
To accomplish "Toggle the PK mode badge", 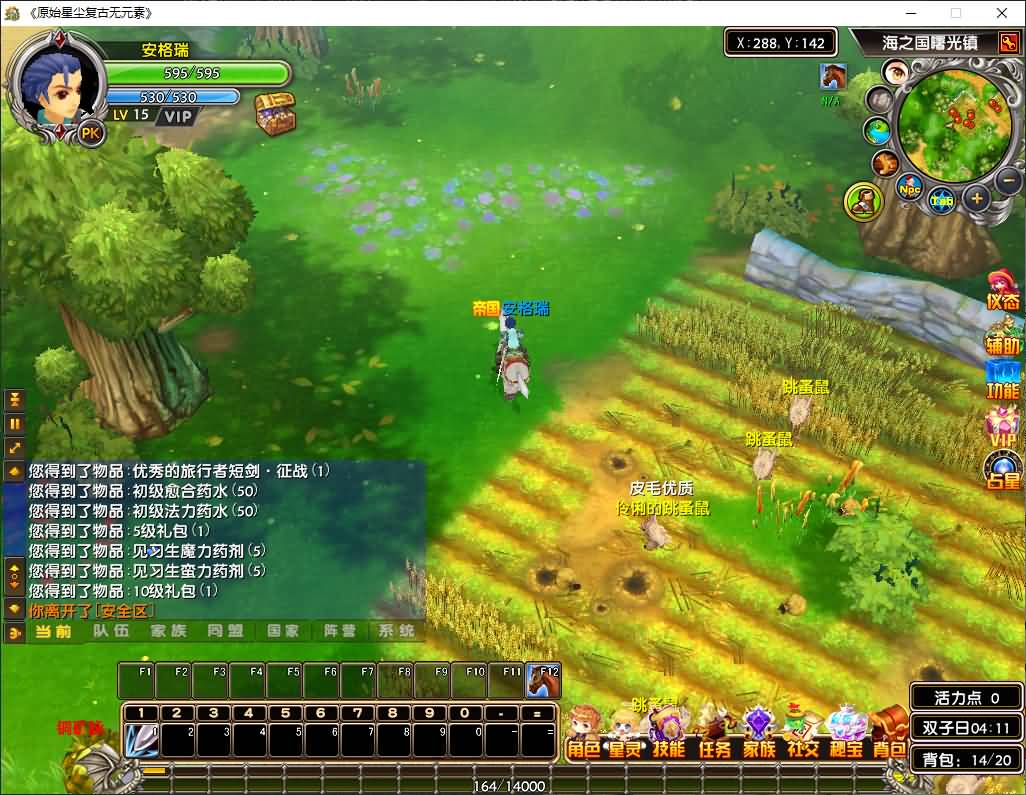I will (x=91, y=133).
